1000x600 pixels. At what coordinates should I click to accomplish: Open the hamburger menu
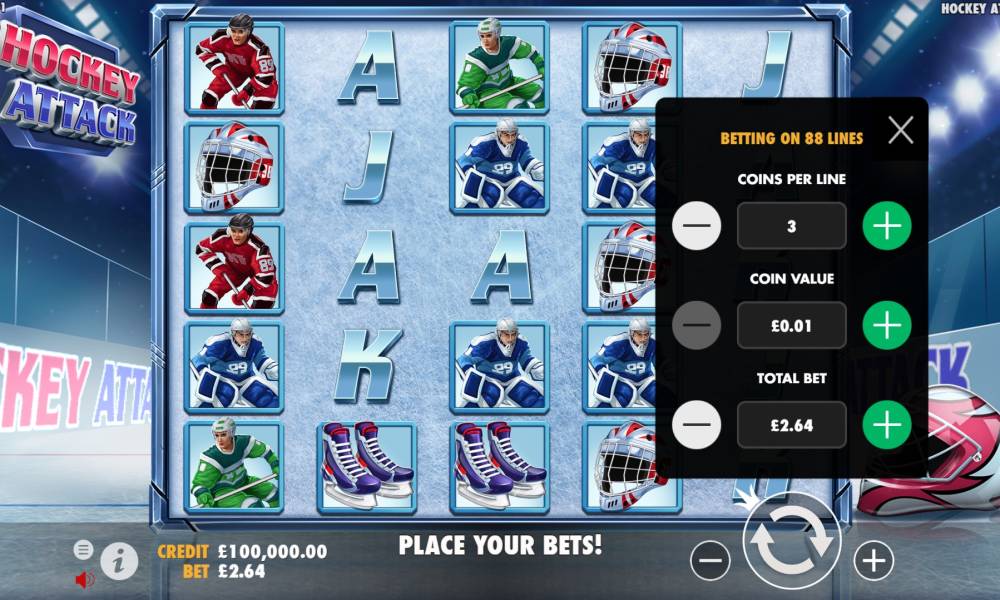84,549
